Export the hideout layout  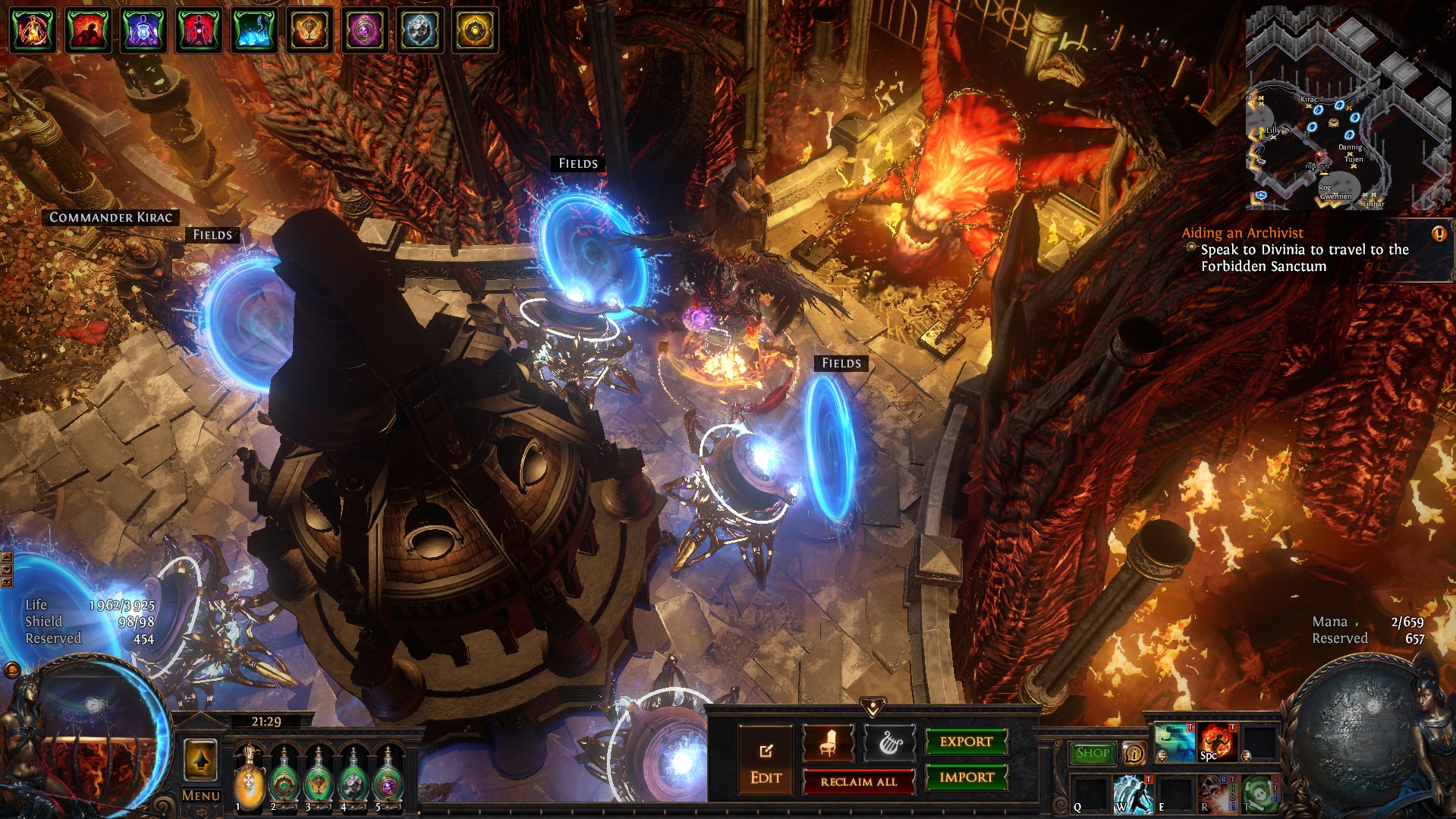[x=966, y=742]
